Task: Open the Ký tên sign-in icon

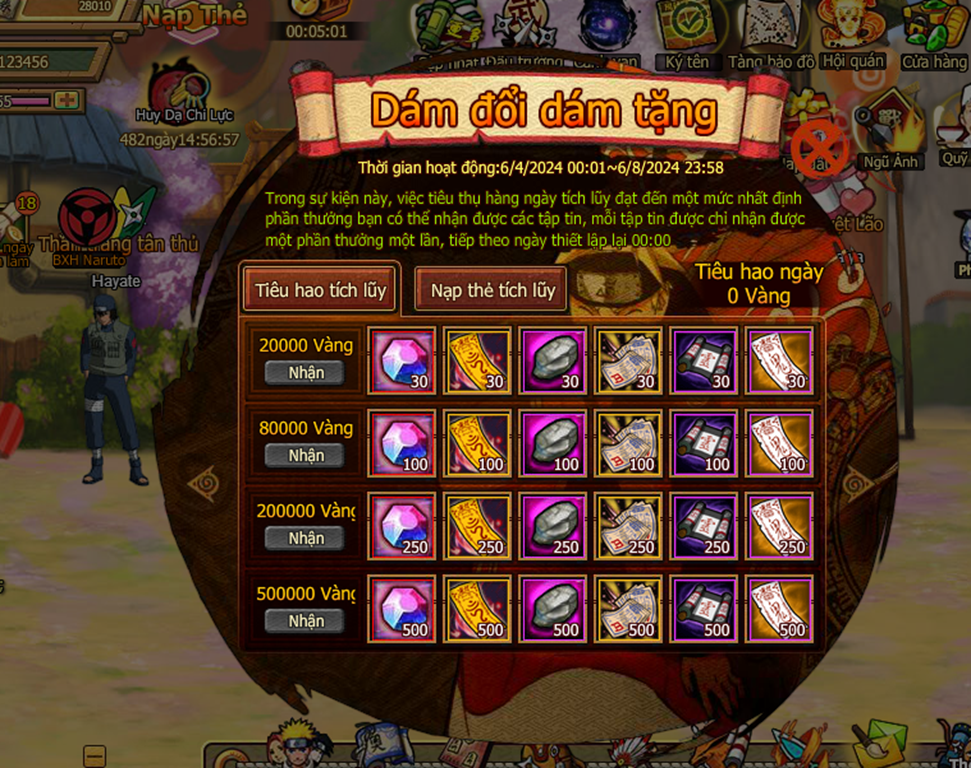Action: point(687,35)
